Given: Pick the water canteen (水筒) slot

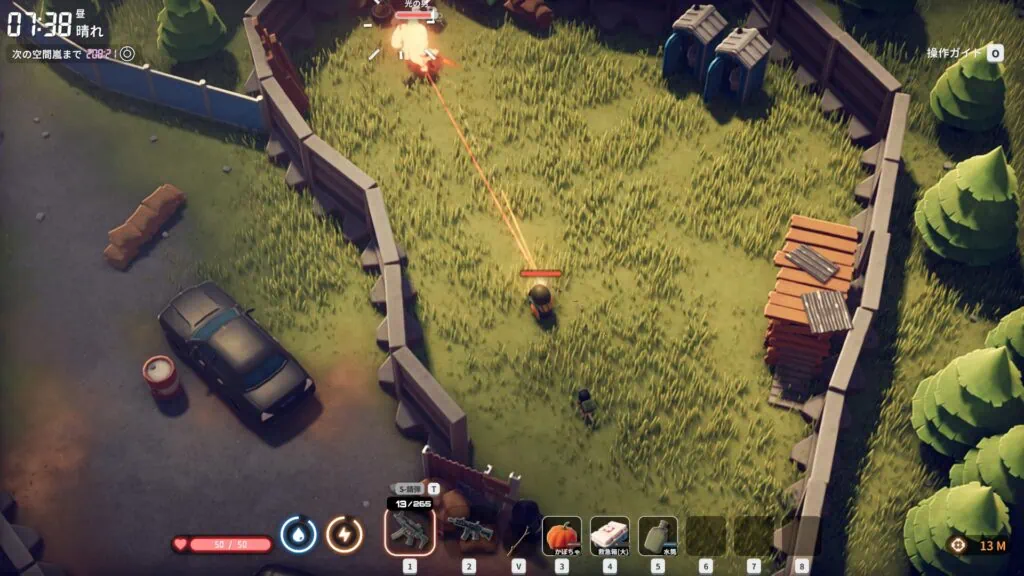Looking at the screenshot, I should [x=657, y=535].
